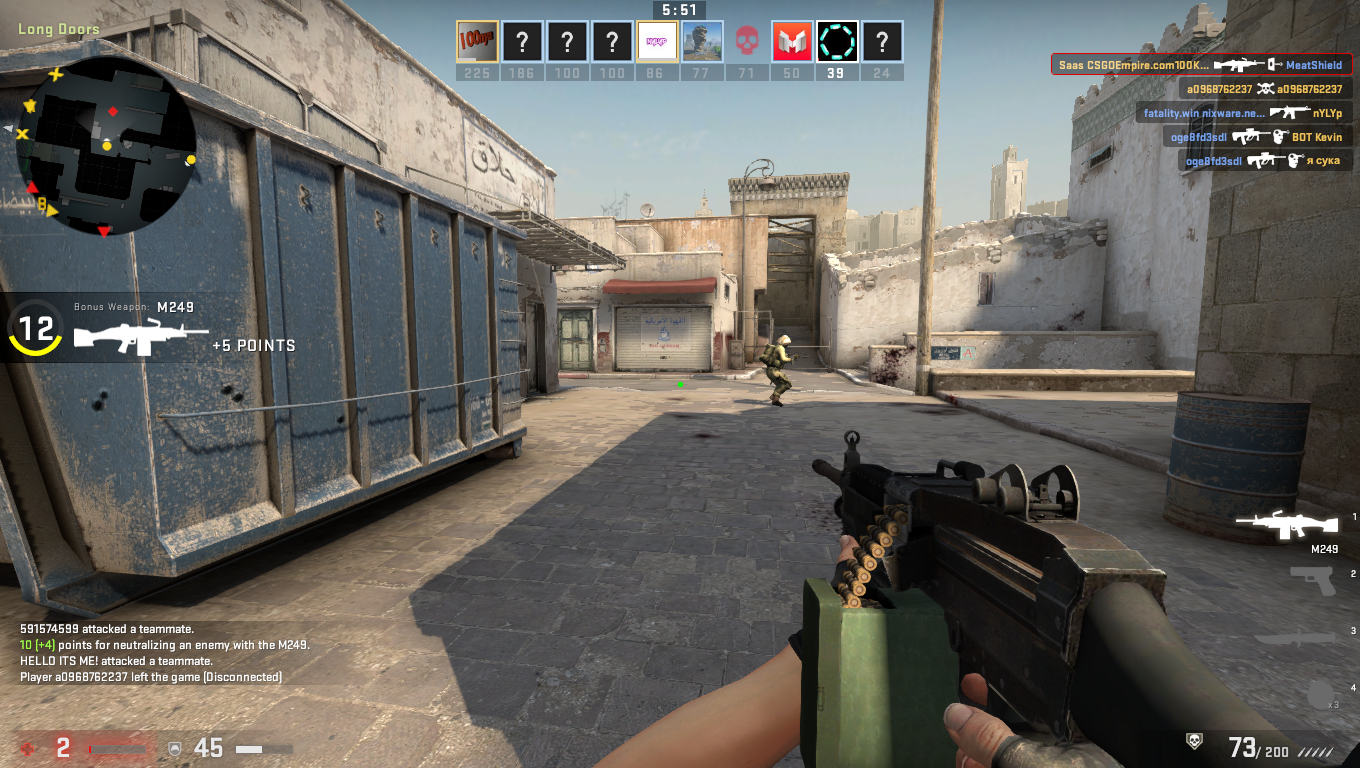Select the unknown player avatar scoring 24
The width and height of the screenshot is (1360, 768).
pos(882,42)
